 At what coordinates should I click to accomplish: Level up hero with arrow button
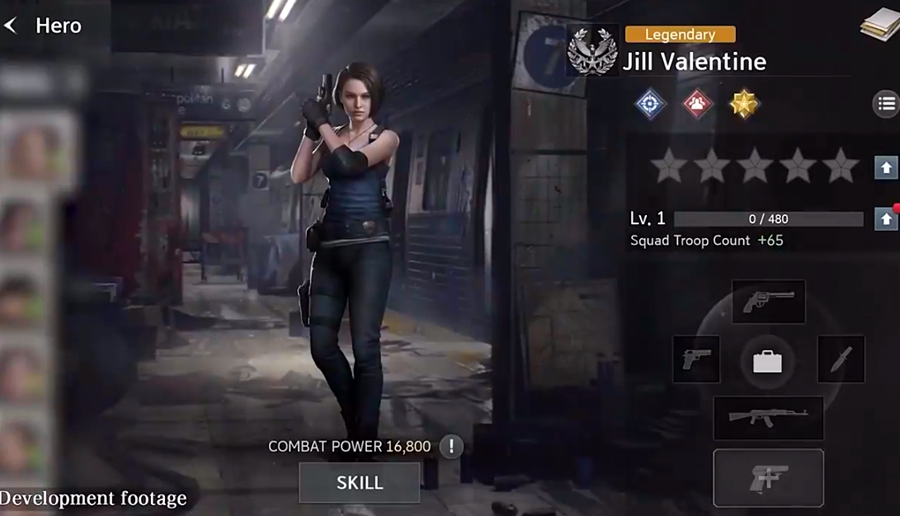coord(886,219)
